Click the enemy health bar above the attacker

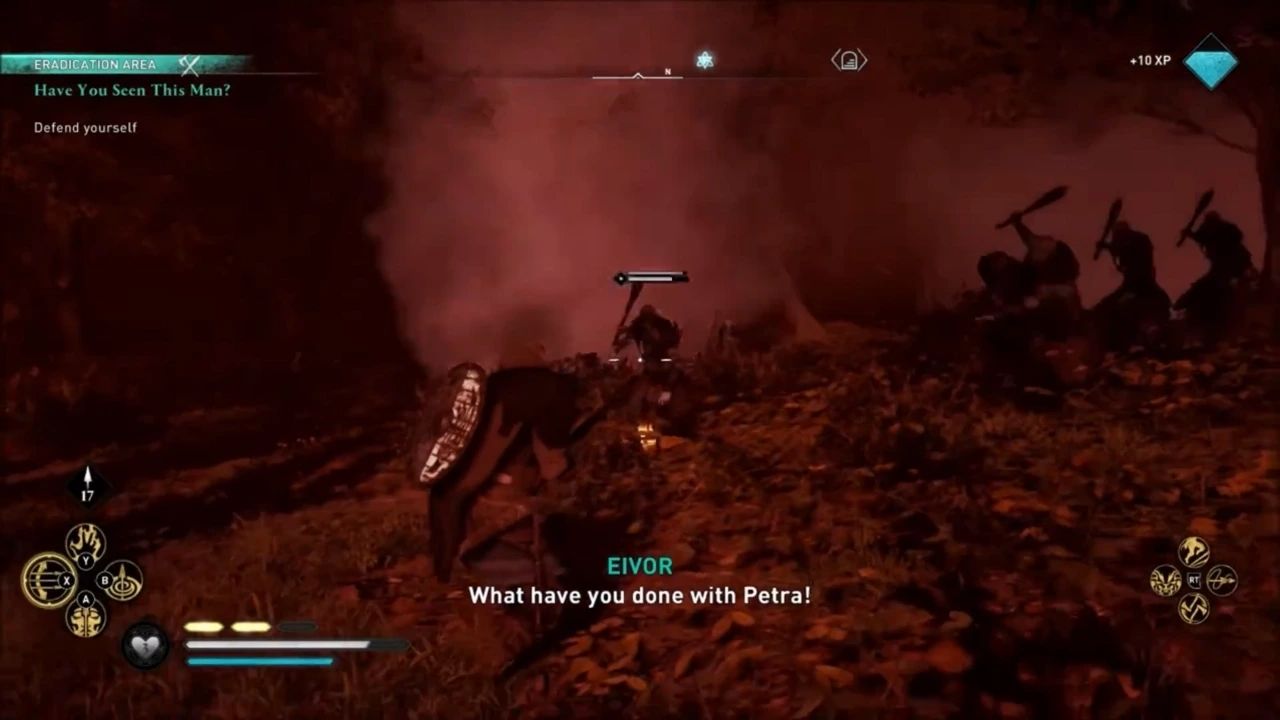coord(650,277)
